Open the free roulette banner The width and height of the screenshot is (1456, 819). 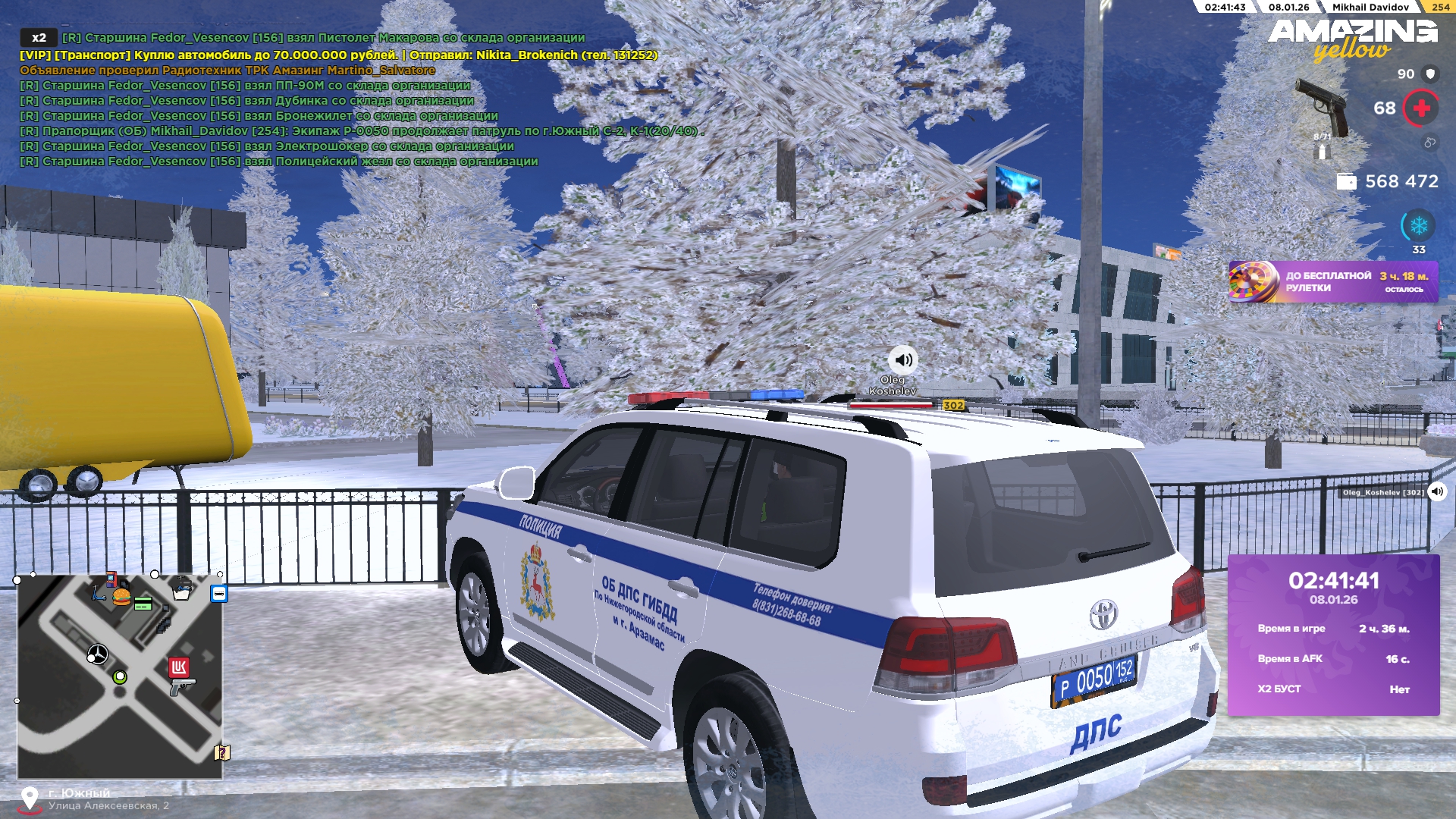(1332, 281)
